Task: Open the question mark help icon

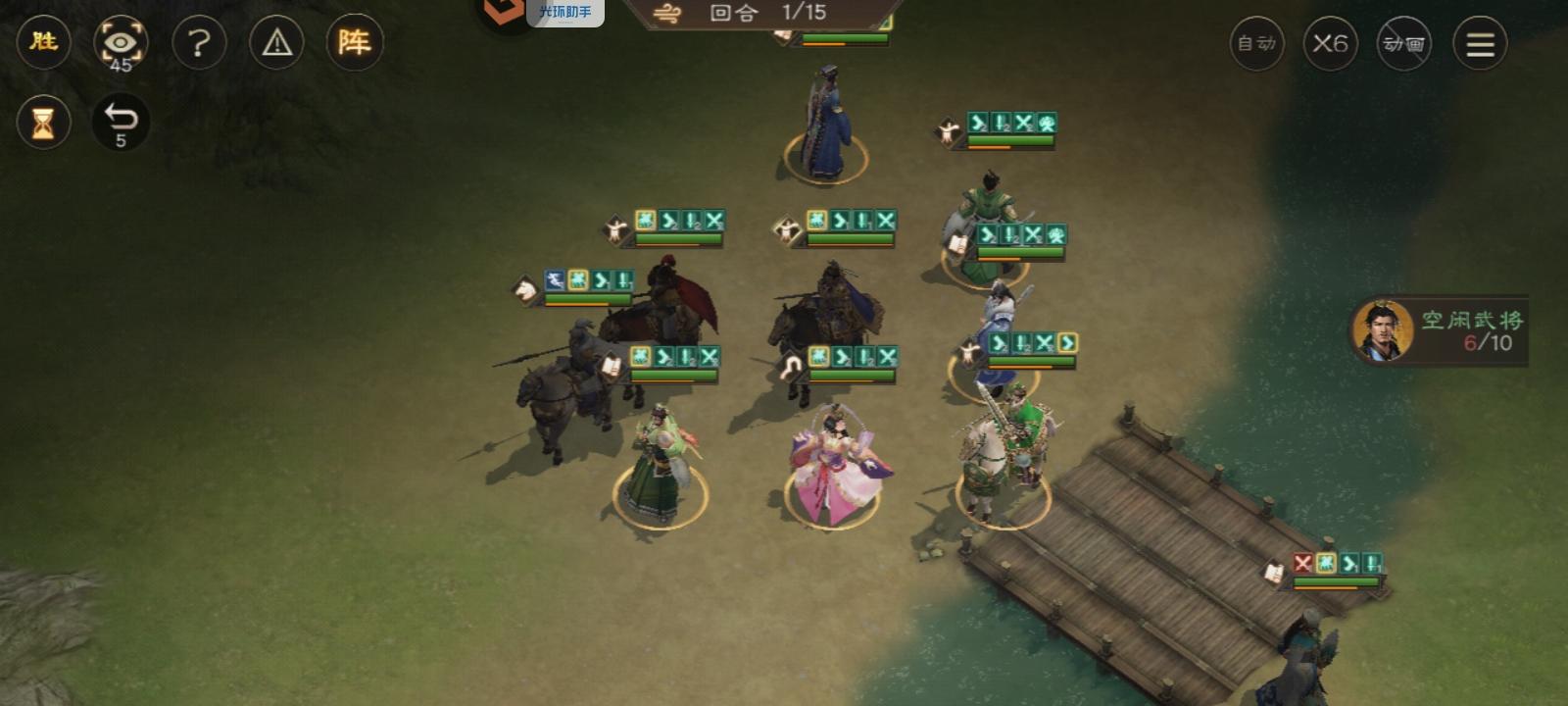Action: click(200, 44)
